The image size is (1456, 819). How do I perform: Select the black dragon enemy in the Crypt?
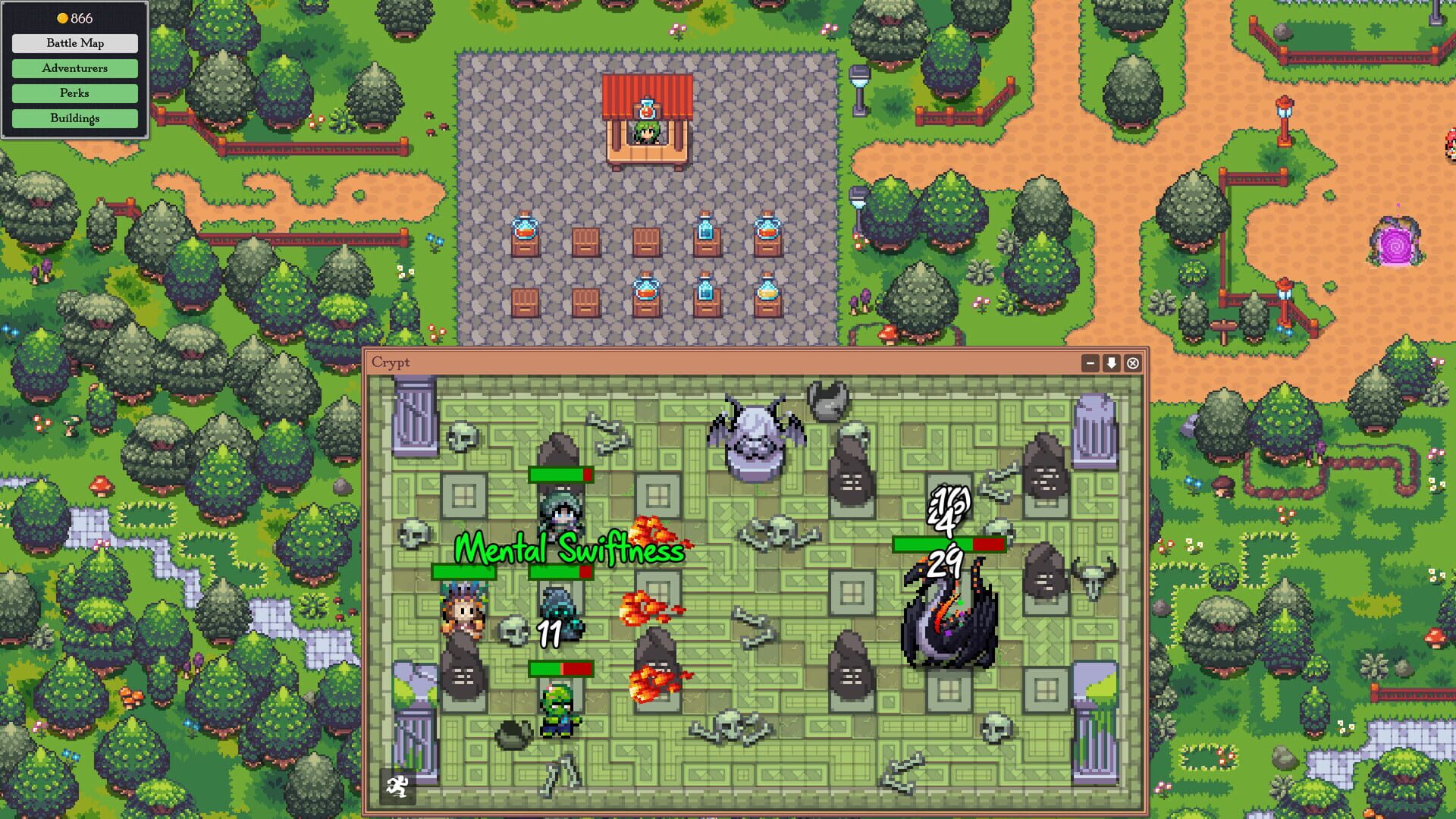click(x=949, y=622)
